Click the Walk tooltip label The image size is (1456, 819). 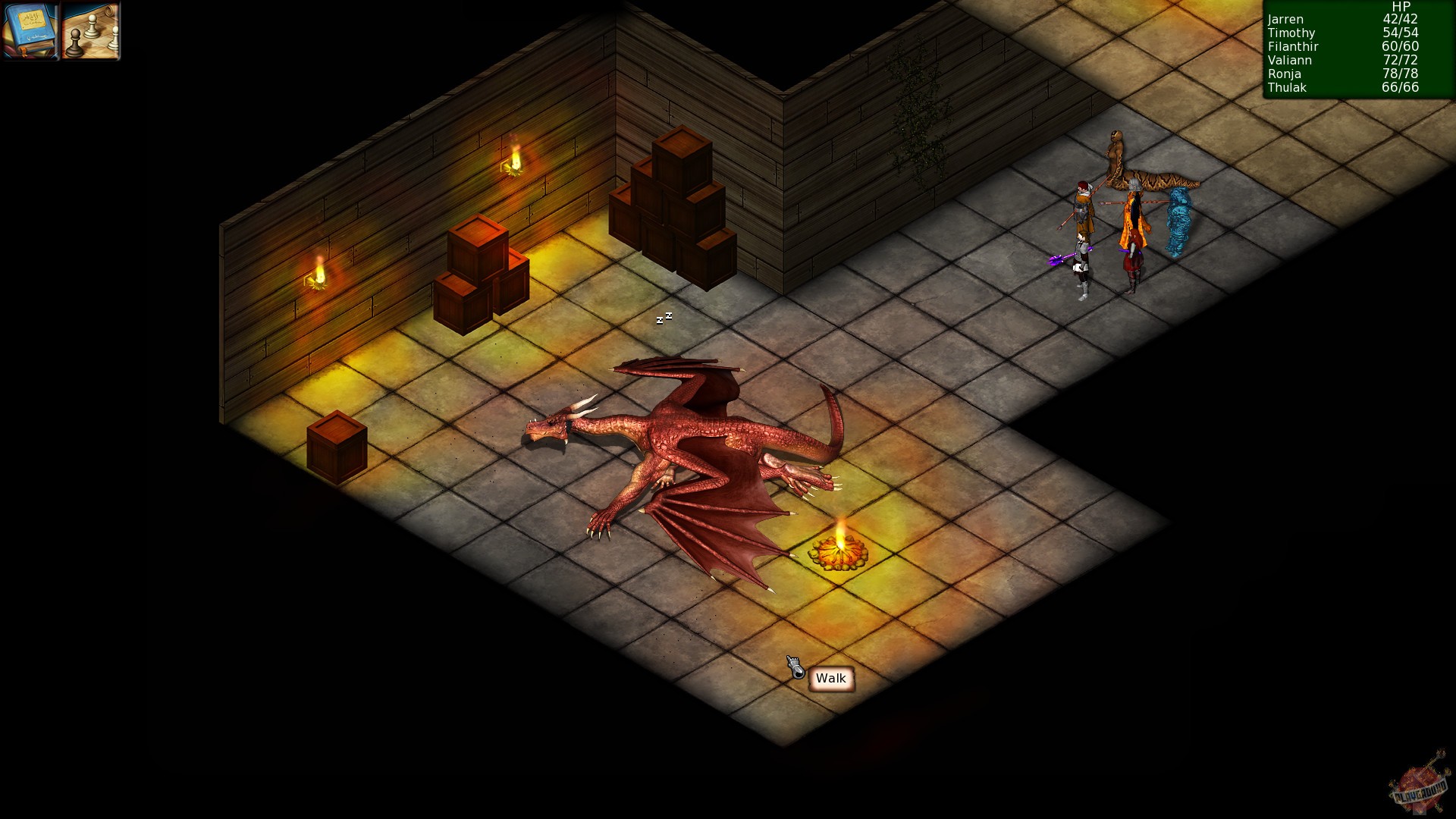[x=830, y=679]
